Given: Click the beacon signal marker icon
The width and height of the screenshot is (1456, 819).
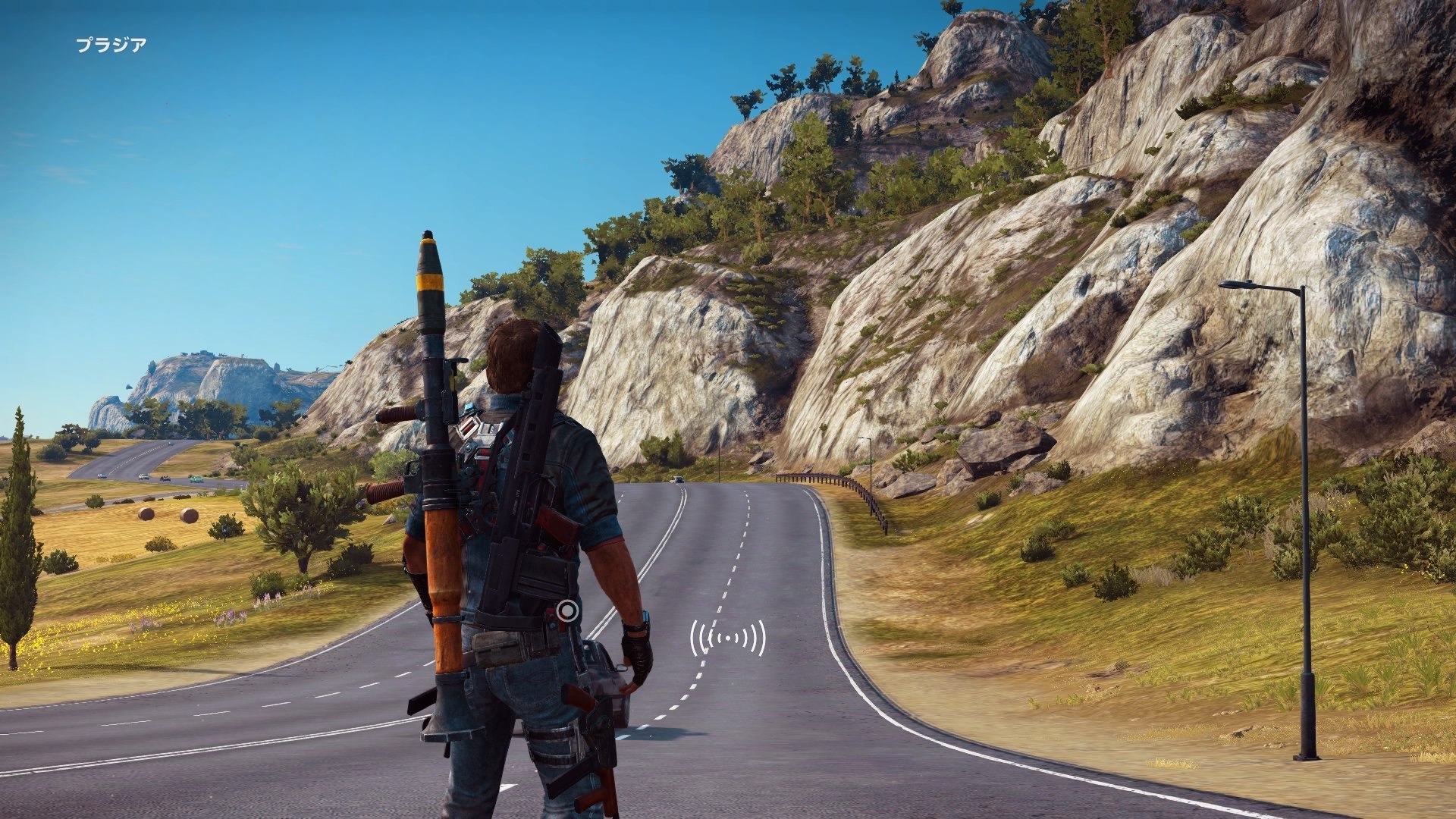Looking at the screenshot, I should click(x=727, y=639).
